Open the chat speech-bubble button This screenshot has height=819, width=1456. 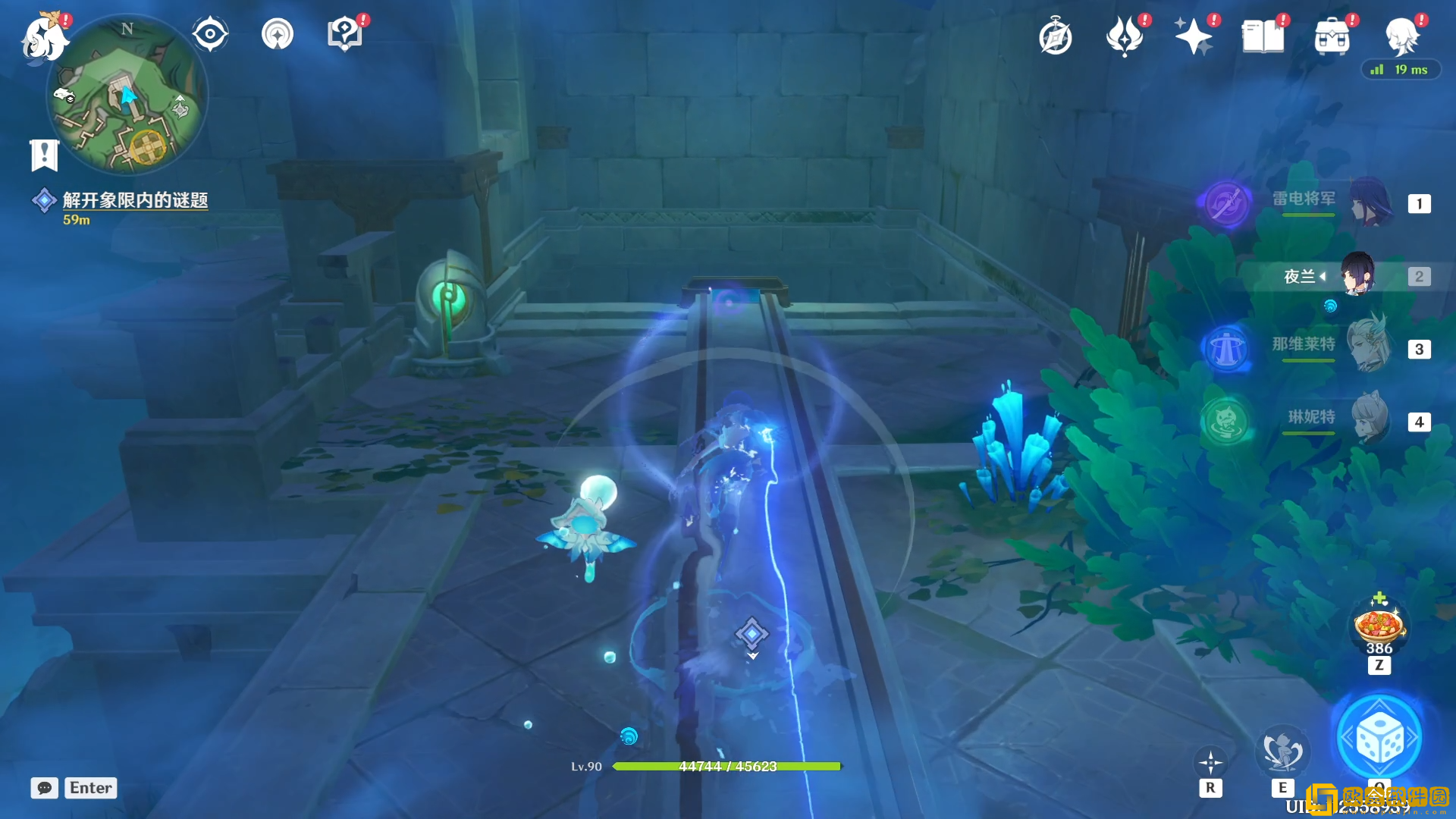coord(44,788)
